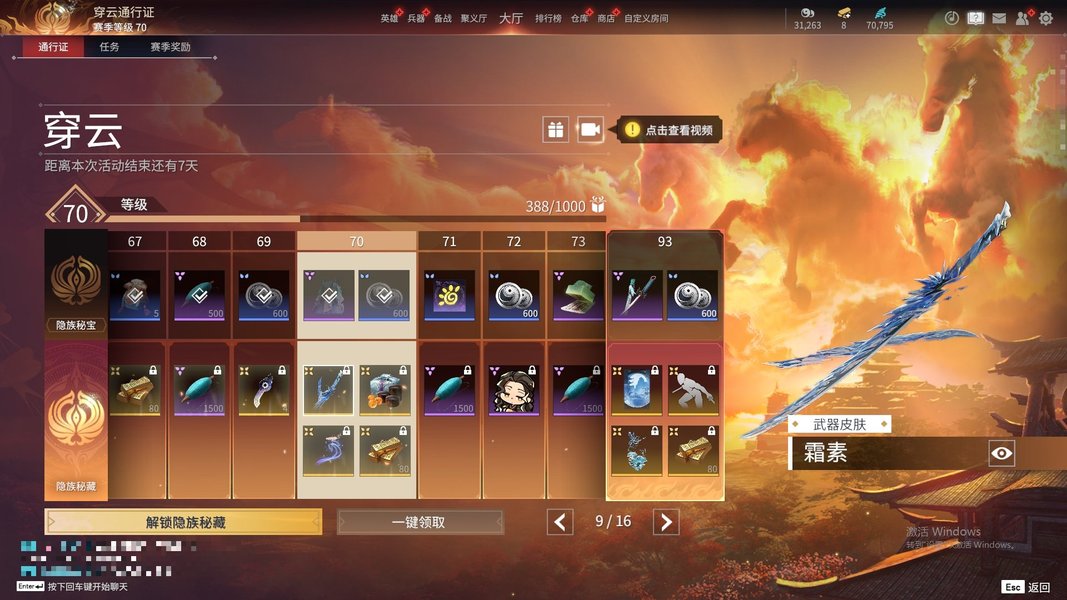This screenshot has height=600, width=1067.
Task: Open the 英雄 menu
Action: (x=389, y=18)
